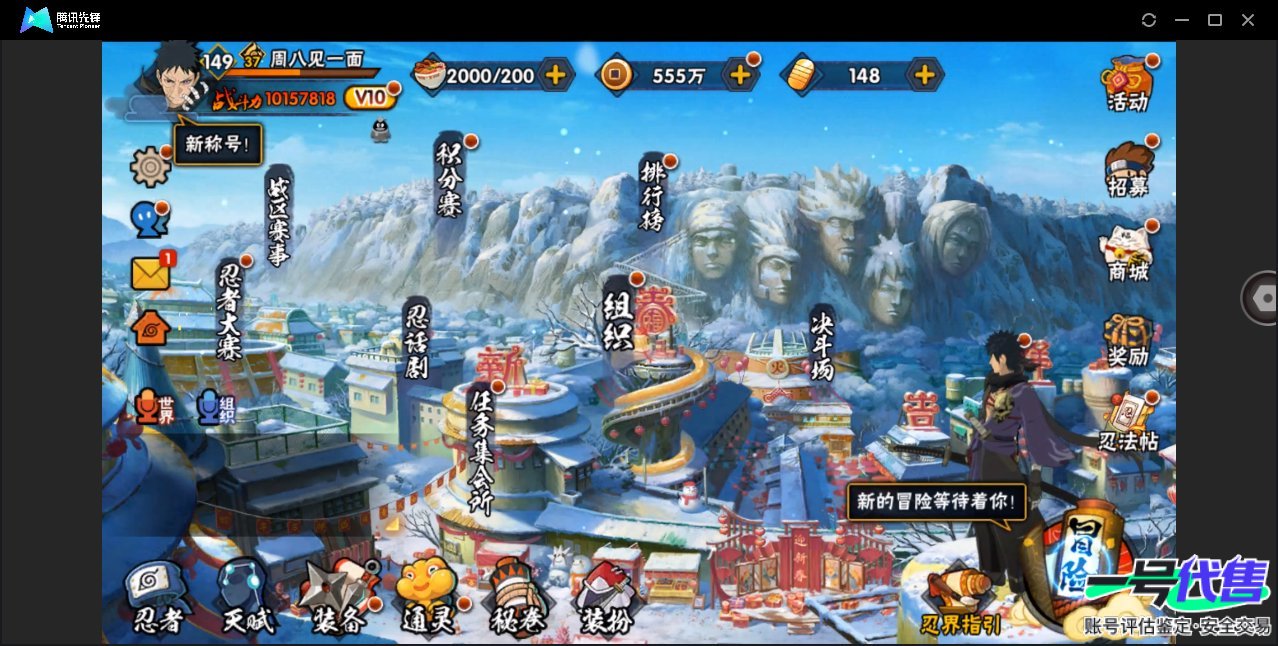Enter the 决斗场 duel arena
Viewport: 1278px width, 646px height.
coord(822,344)
